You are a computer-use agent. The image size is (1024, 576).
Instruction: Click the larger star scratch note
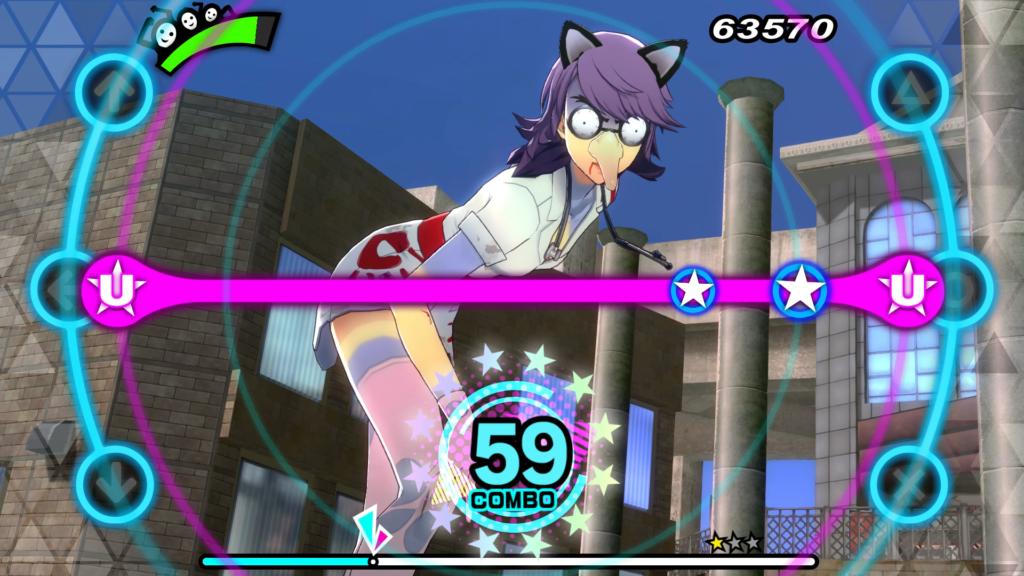coord(800,290)
